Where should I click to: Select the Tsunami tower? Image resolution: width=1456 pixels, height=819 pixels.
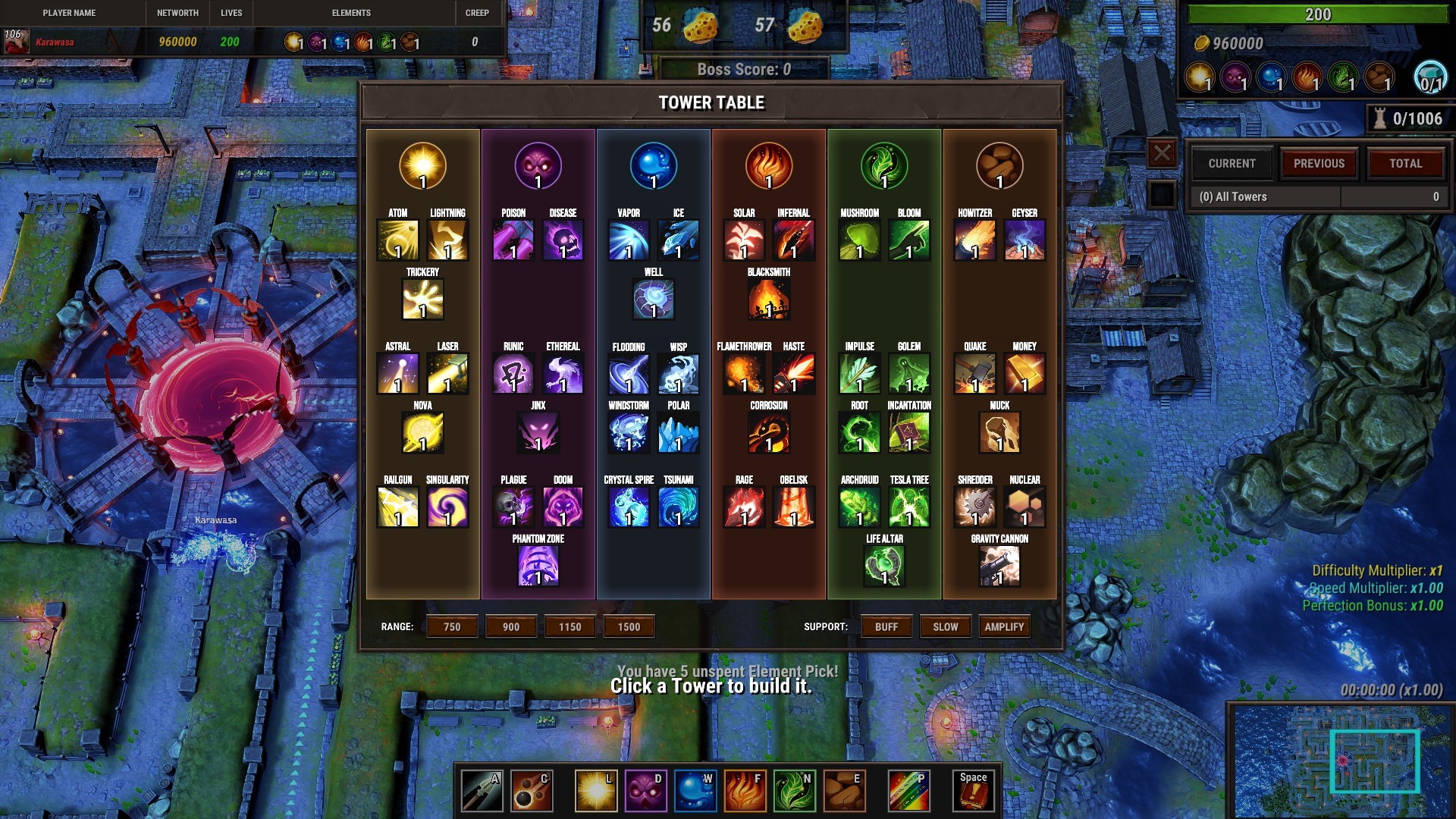tap(677, 507)
